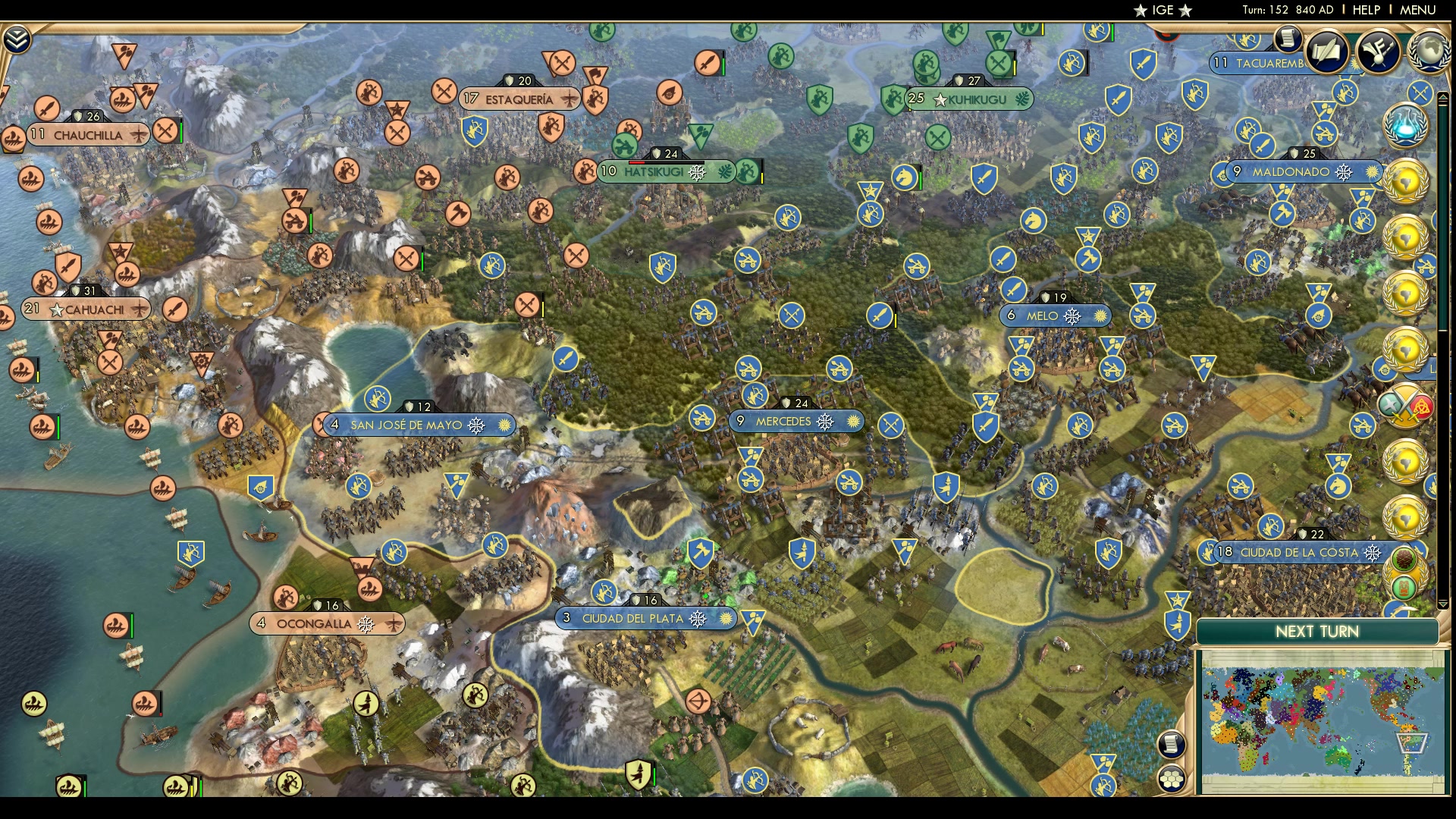Screen dimensions: 1456x819
Task: Click Hatsikugi's red health bar
Action: (637, 162)
